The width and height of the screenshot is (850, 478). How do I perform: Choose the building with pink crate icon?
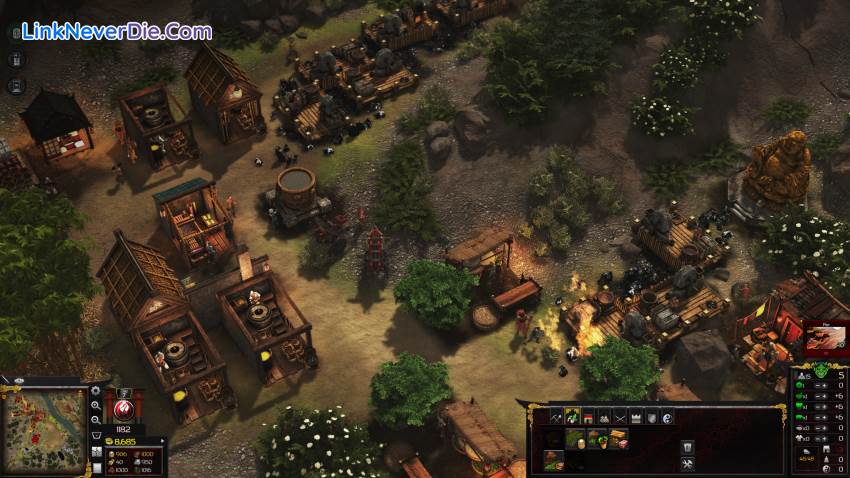619,437
